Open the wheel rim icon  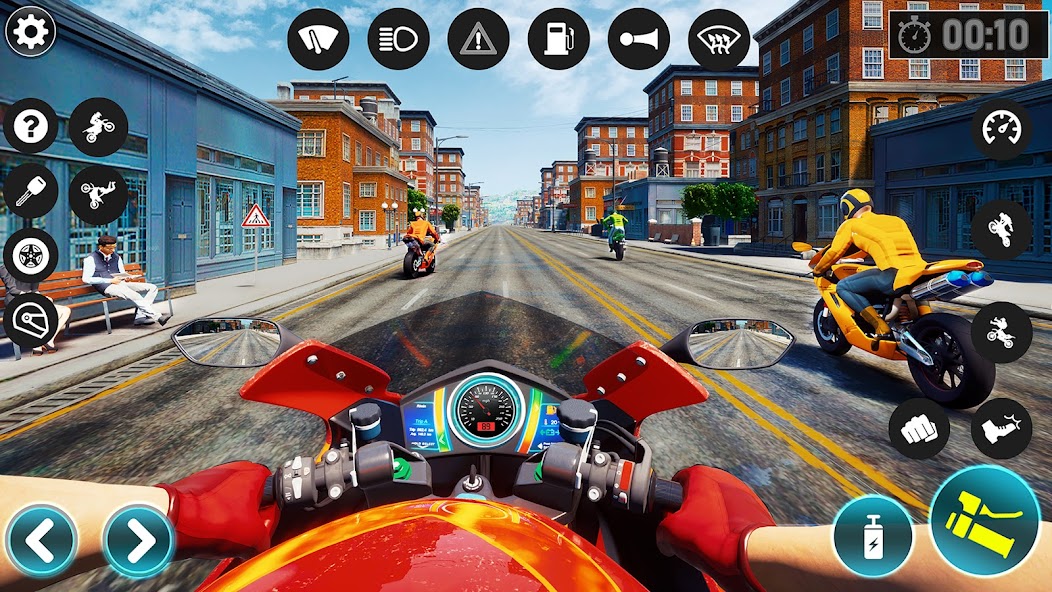31,257
